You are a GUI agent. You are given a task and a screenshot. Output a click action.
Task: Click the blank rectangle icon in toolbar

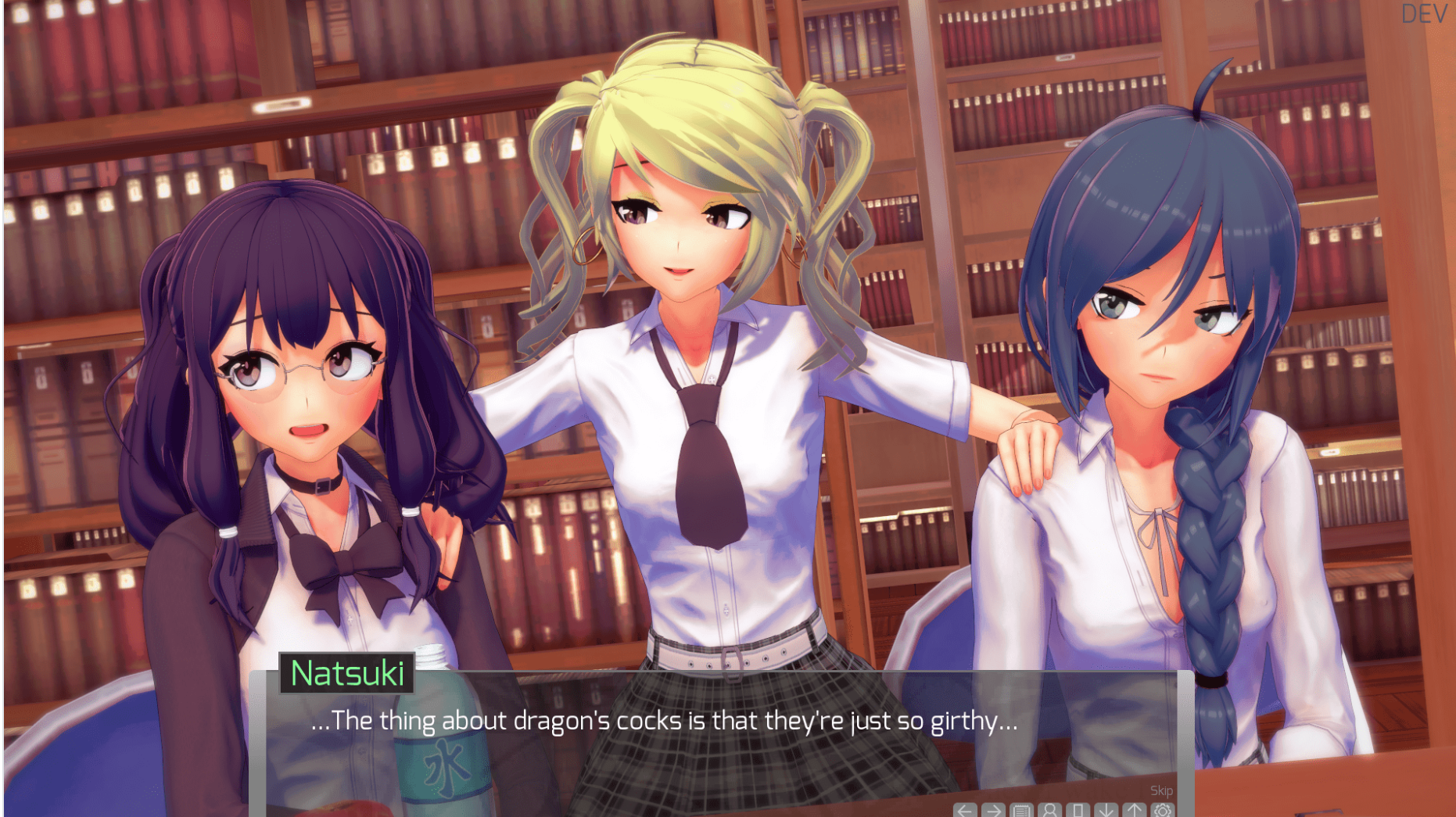[x=1078, y=811]
